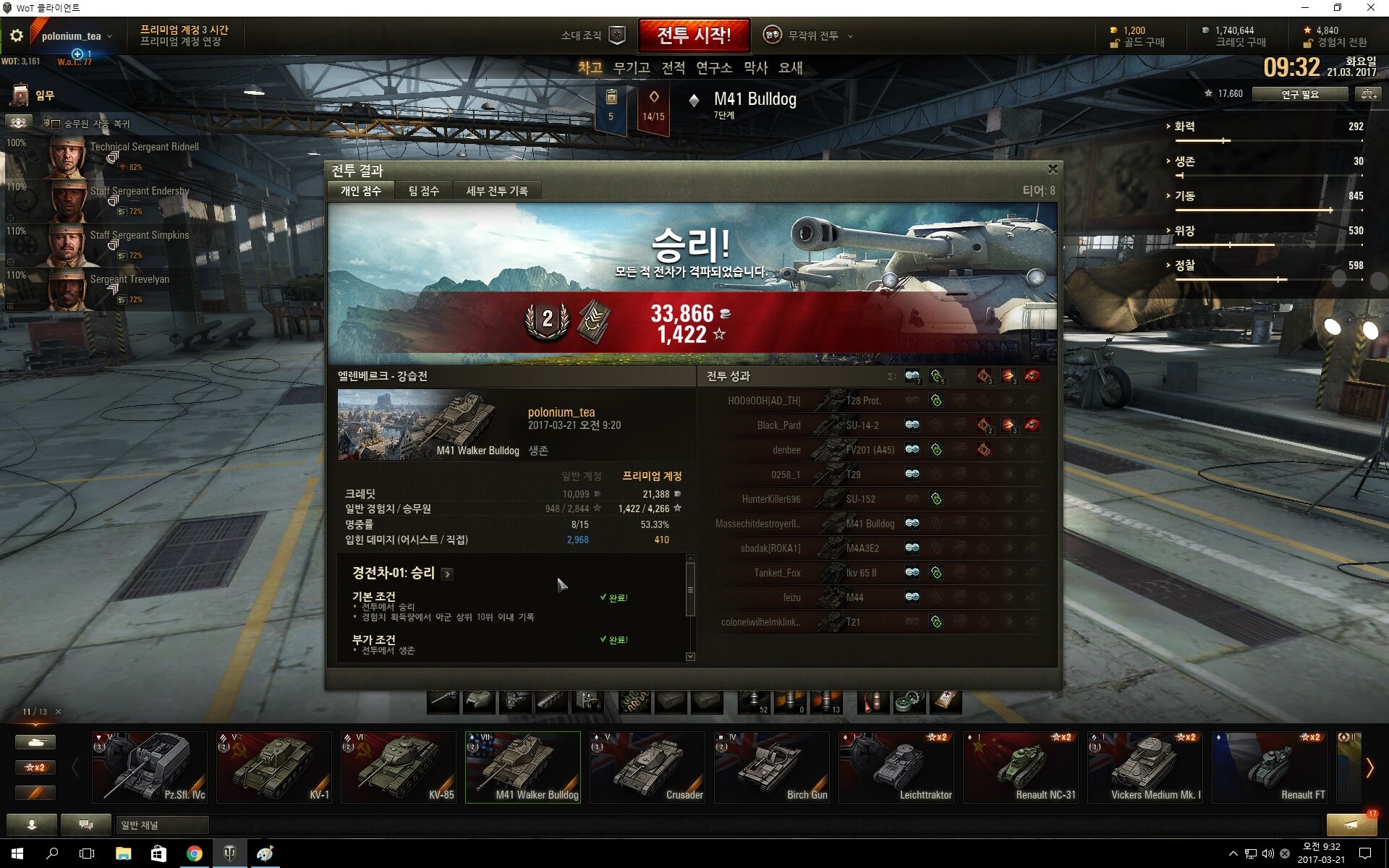Go to the Barracks menu
The width and height of the screenshot is (1389, 868).
755,68
